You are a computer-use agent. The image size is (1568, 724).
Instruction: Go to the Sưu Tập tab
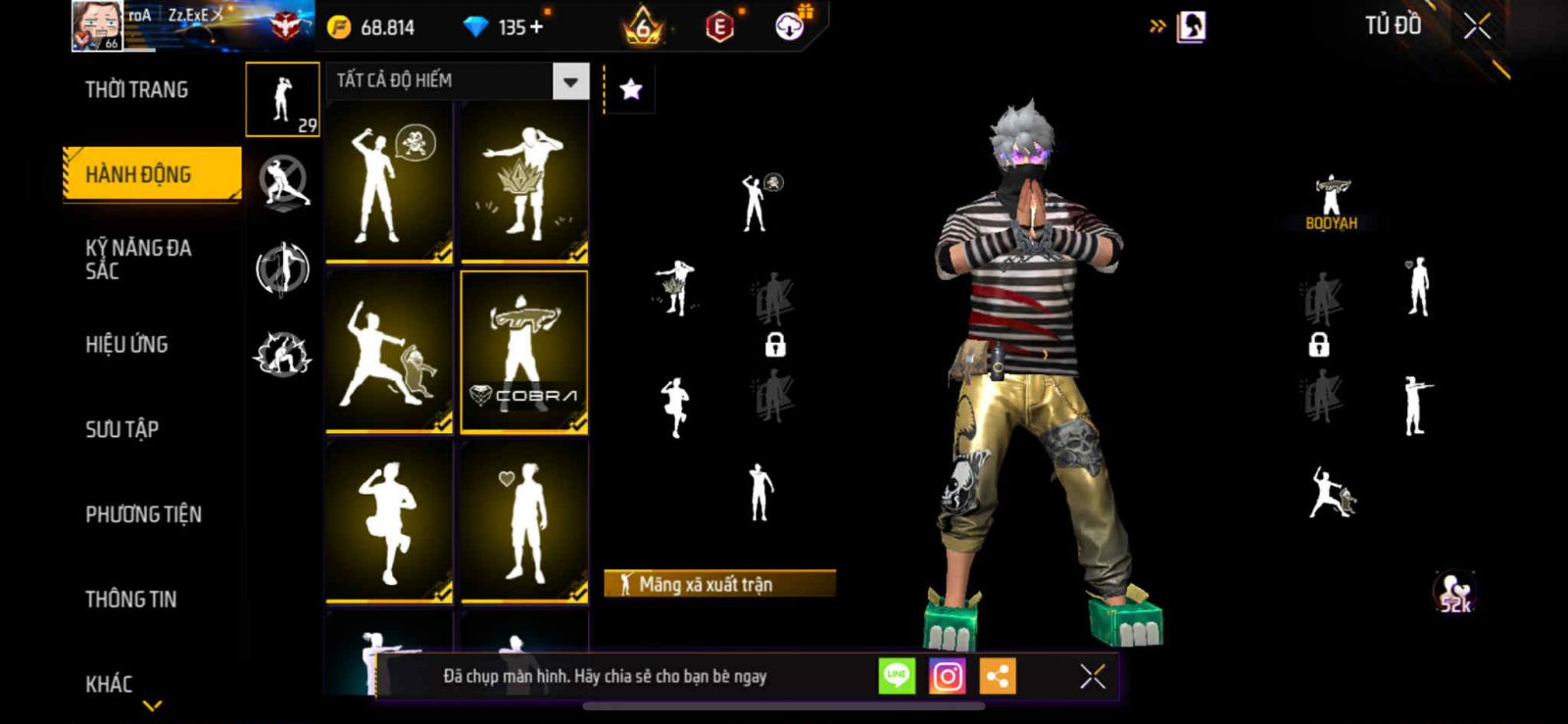coord(122,429)
